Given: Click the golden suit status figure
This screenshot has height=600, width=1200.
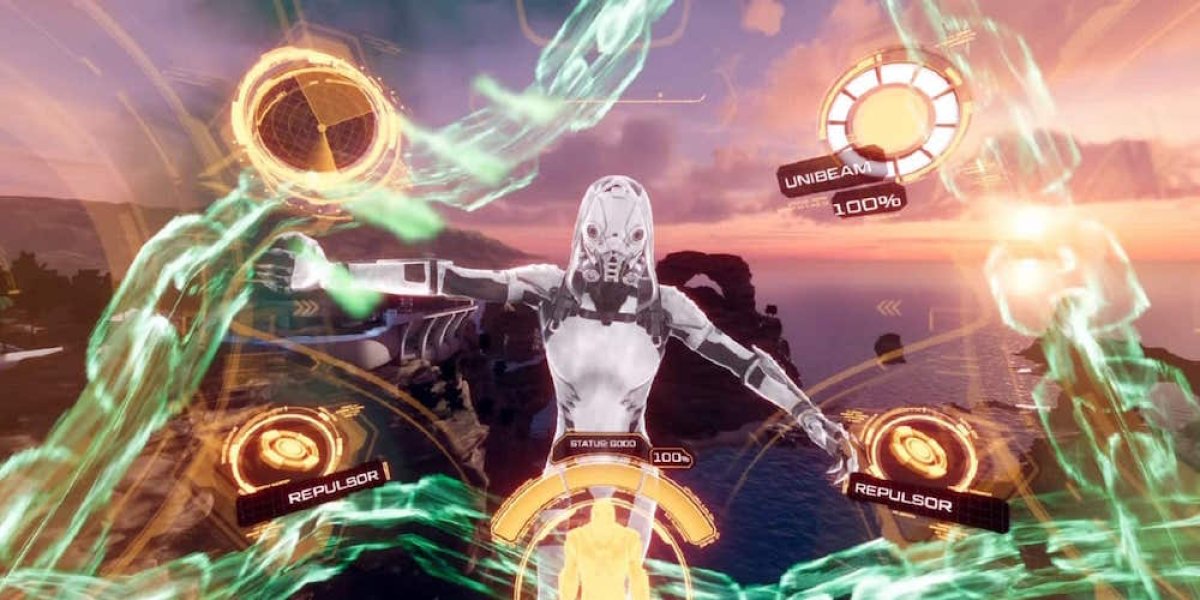Looking at the screenshot, I should 602,548.
